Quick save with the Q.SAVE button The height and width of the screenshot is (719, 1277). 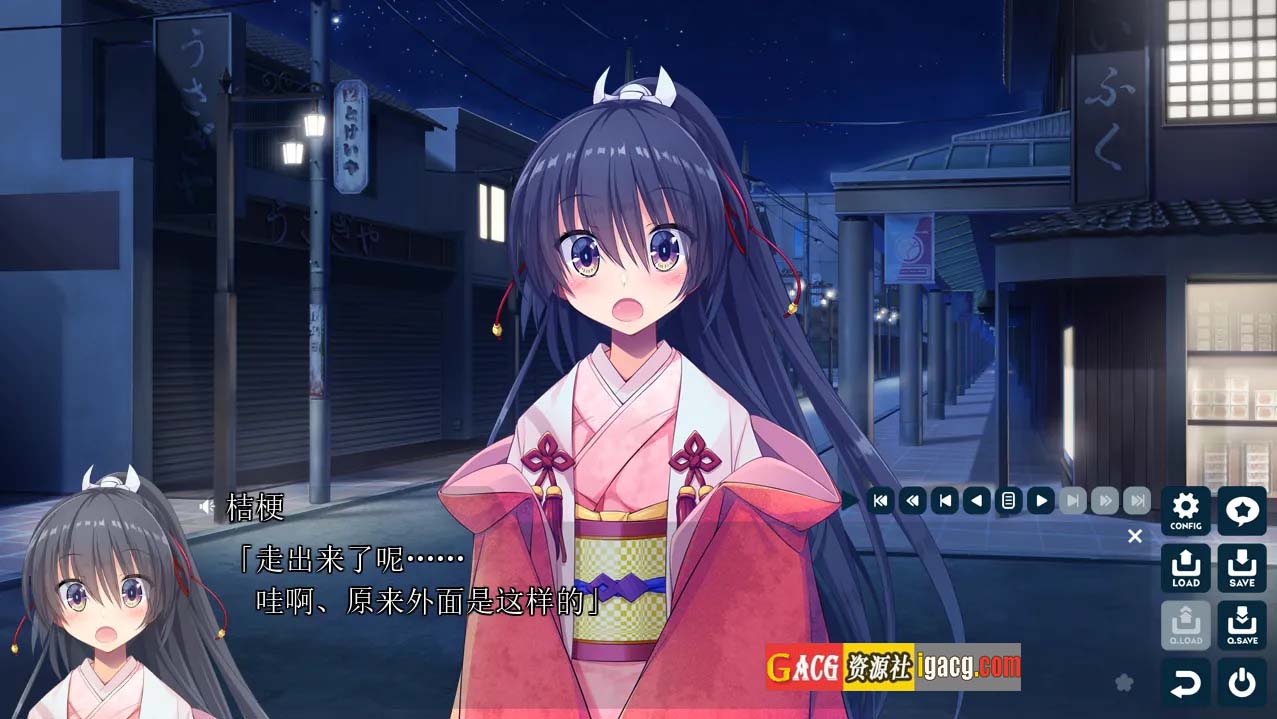[1241, 625]
